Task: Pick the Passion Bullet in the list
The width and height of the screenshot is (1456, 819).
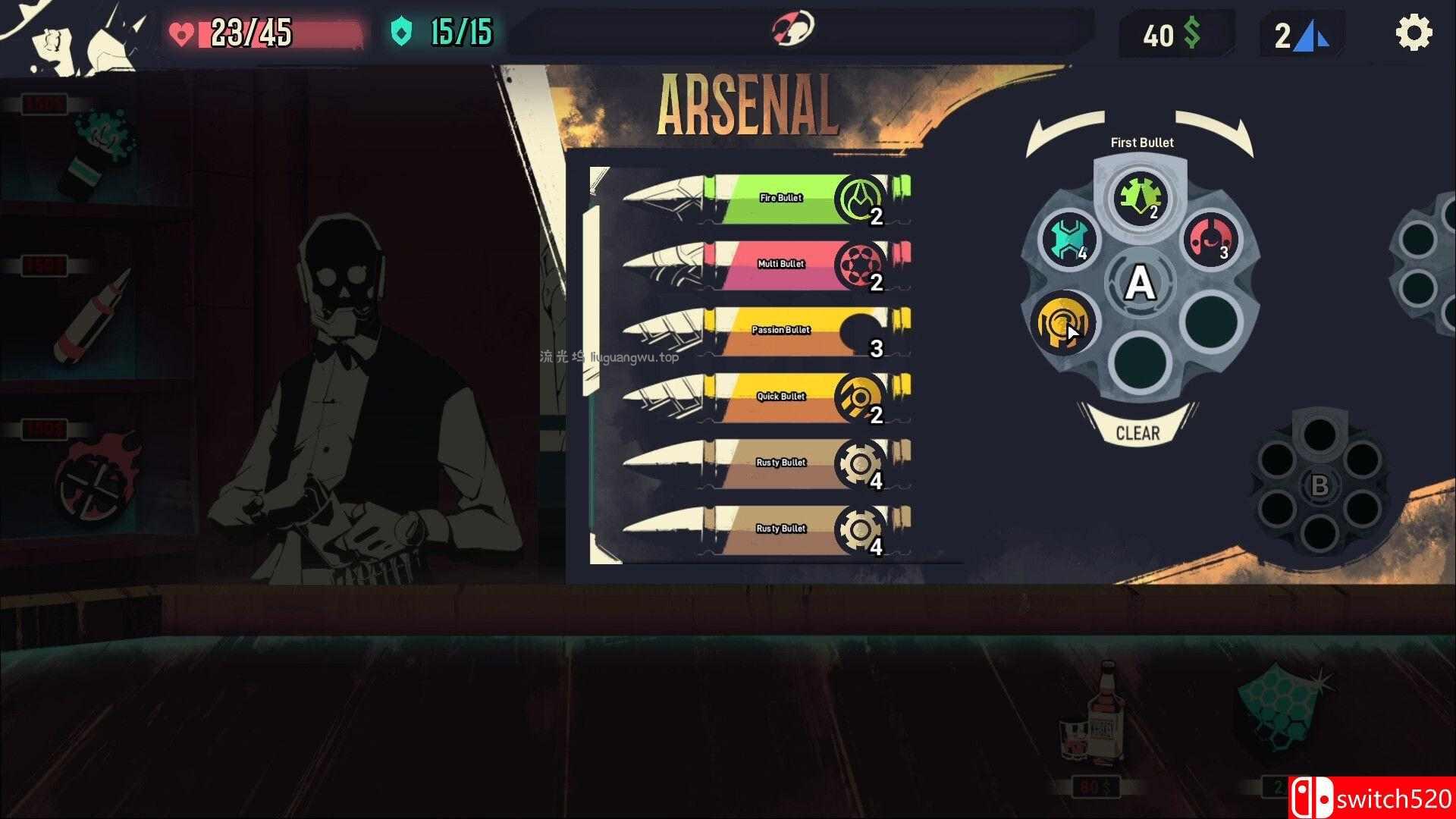Action: coord(766,331)
